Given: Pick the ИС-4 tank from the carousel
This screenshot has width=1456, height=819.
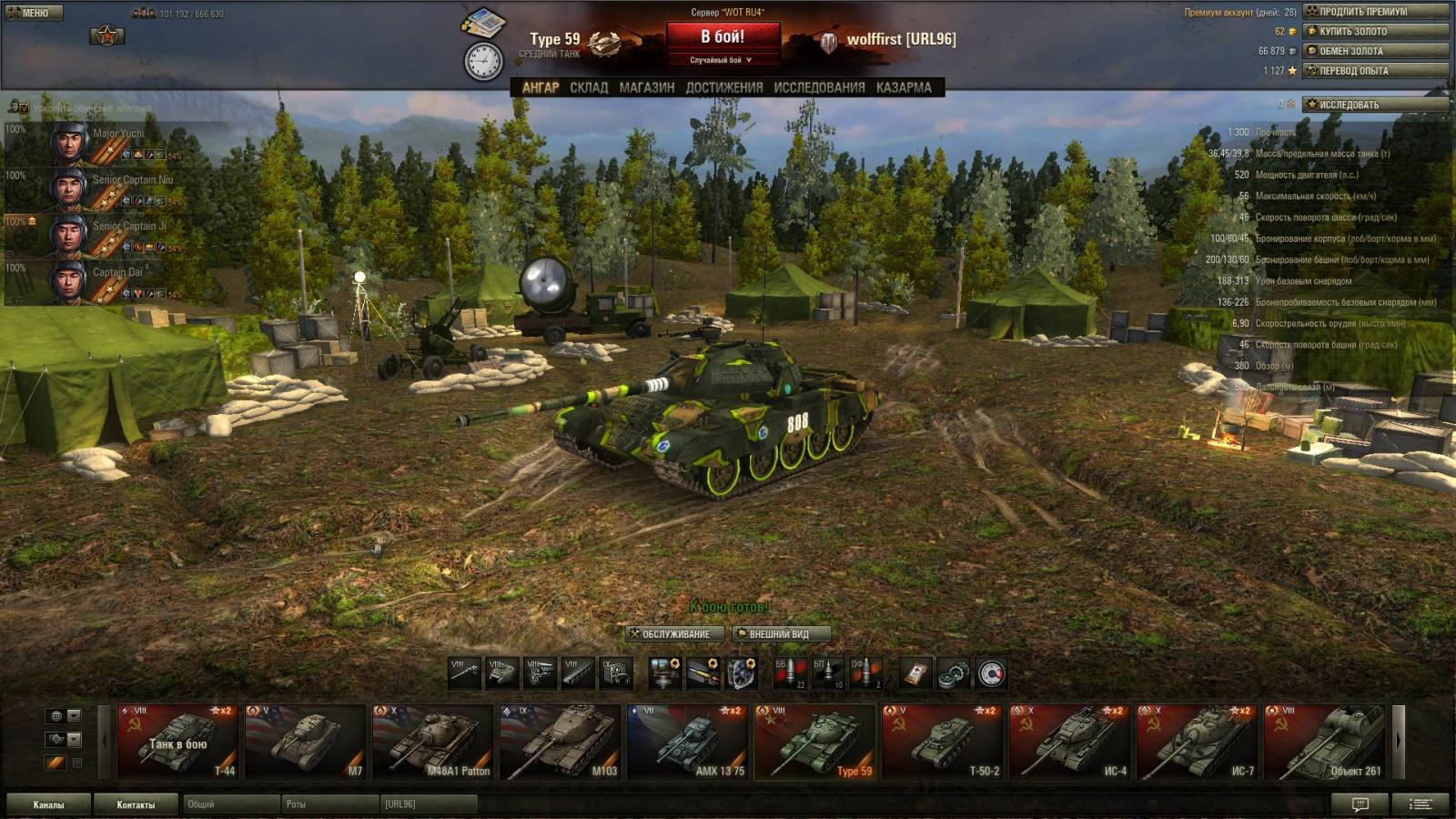Looking at the screenshot, I should click(1069, 742).
